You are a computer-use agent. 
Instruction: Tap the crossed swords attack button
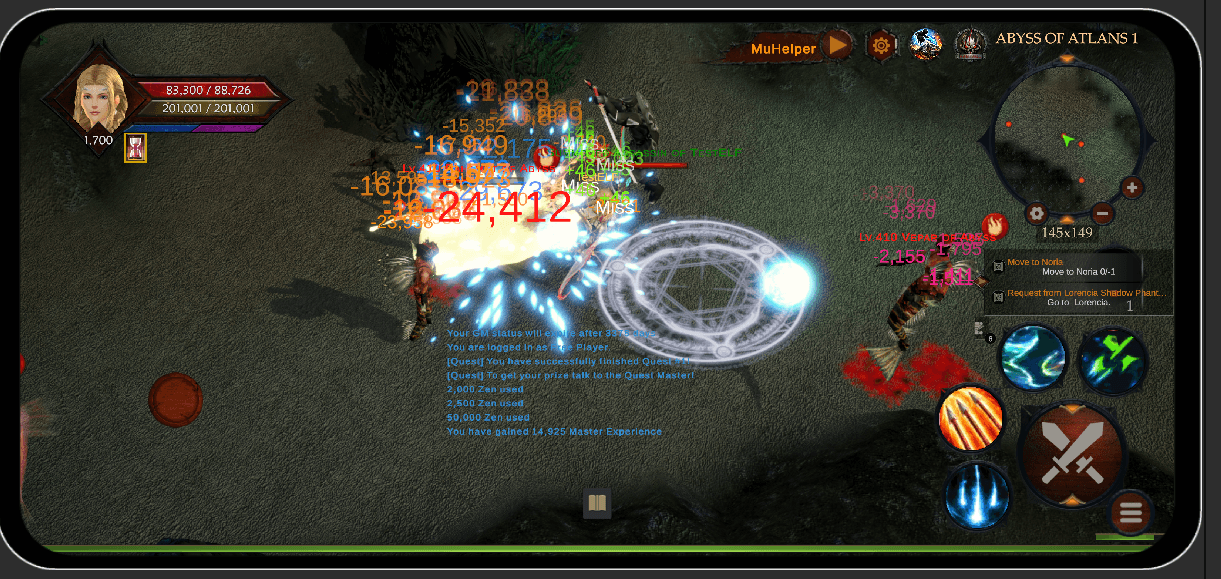click(1072, 455)
